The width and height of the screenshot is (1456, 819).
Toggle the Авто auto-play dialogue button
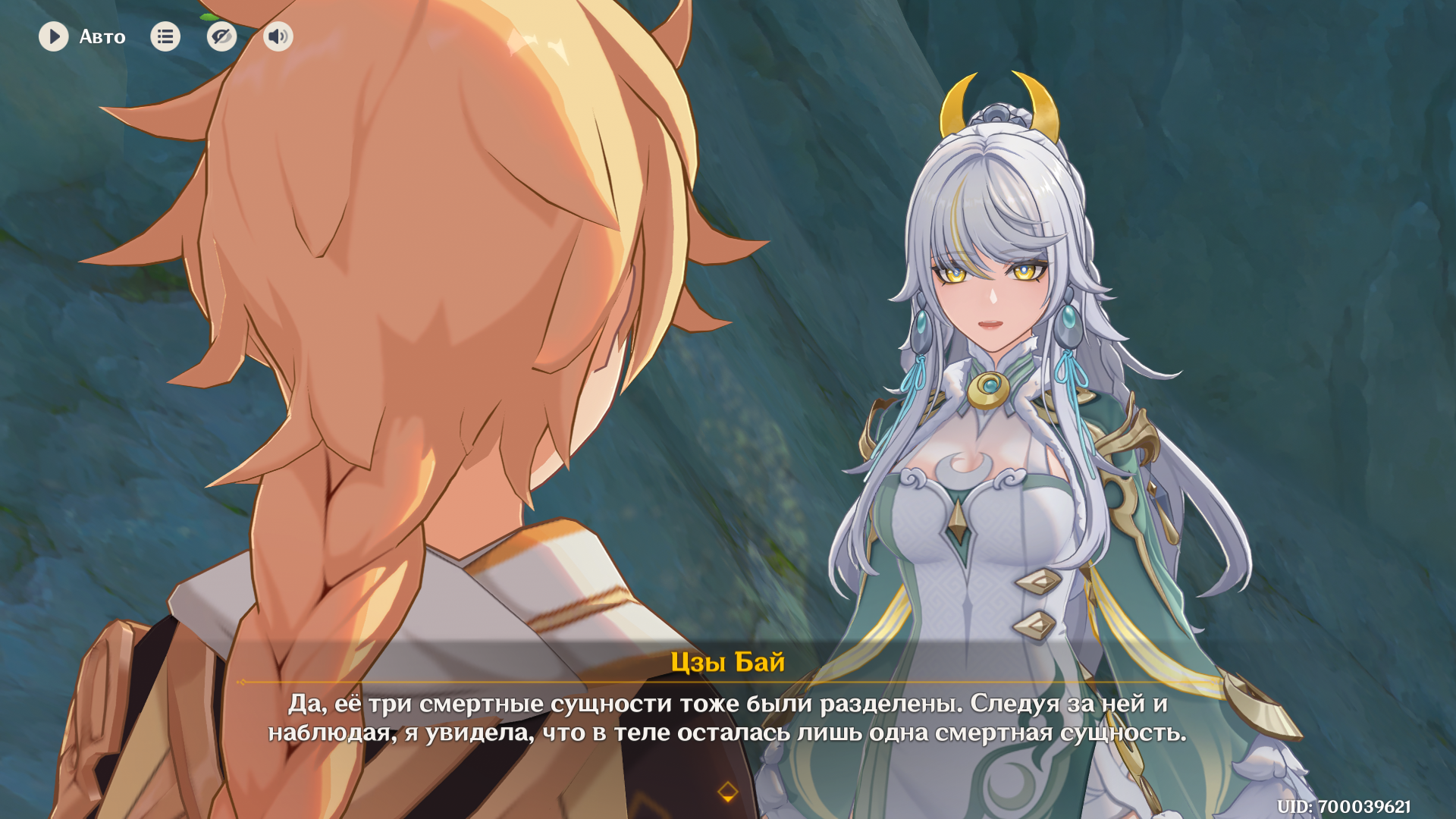point(54,36)
